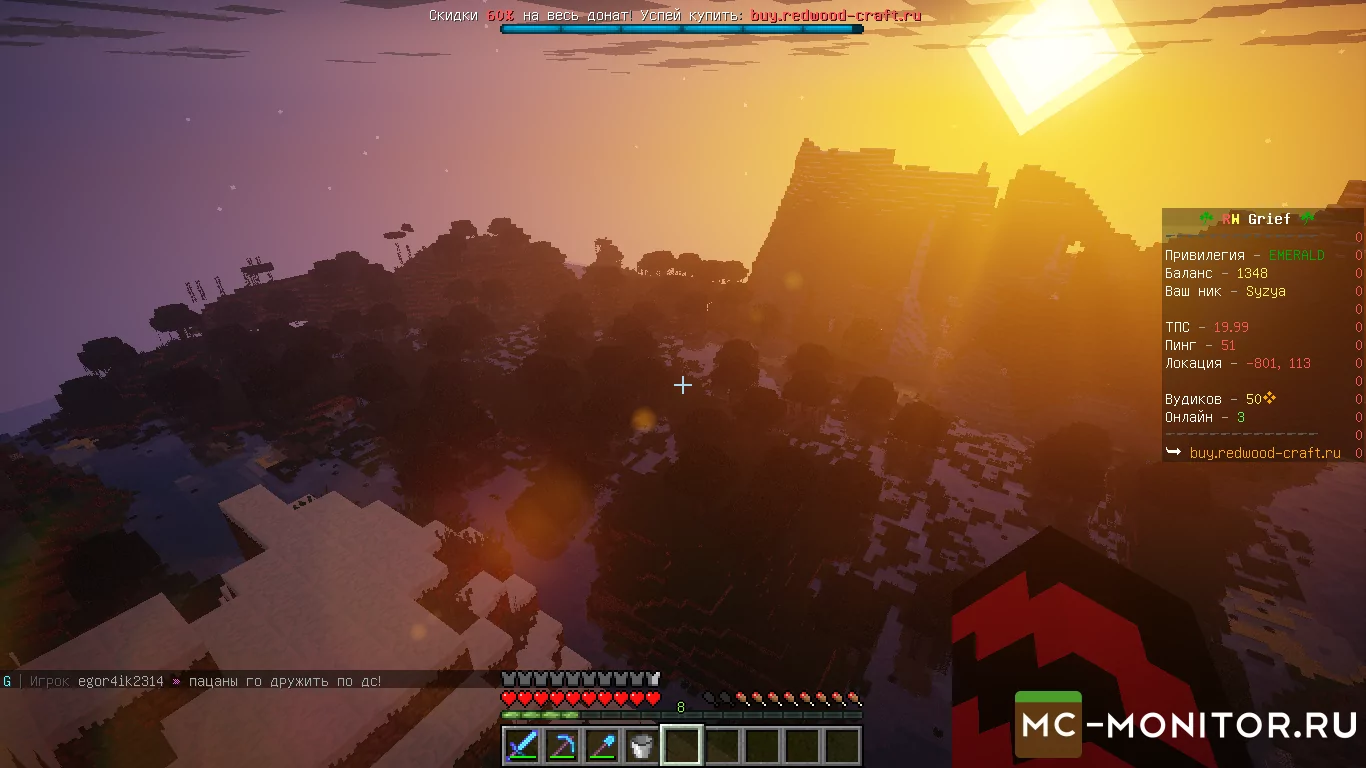This screenshot has width=1366, height=768.
Task: Select the diamond sword hotbar slot
Action: [x=522, y=746]
